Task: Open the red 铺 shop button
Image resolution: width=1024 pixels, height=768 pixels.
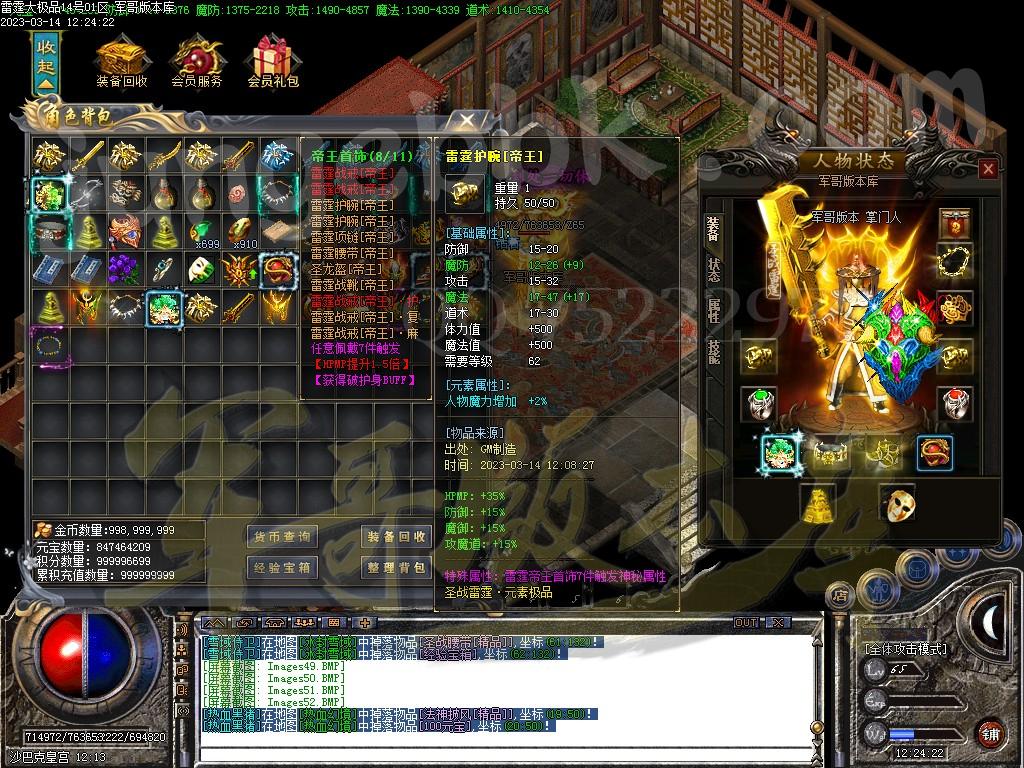Action: 989,732
